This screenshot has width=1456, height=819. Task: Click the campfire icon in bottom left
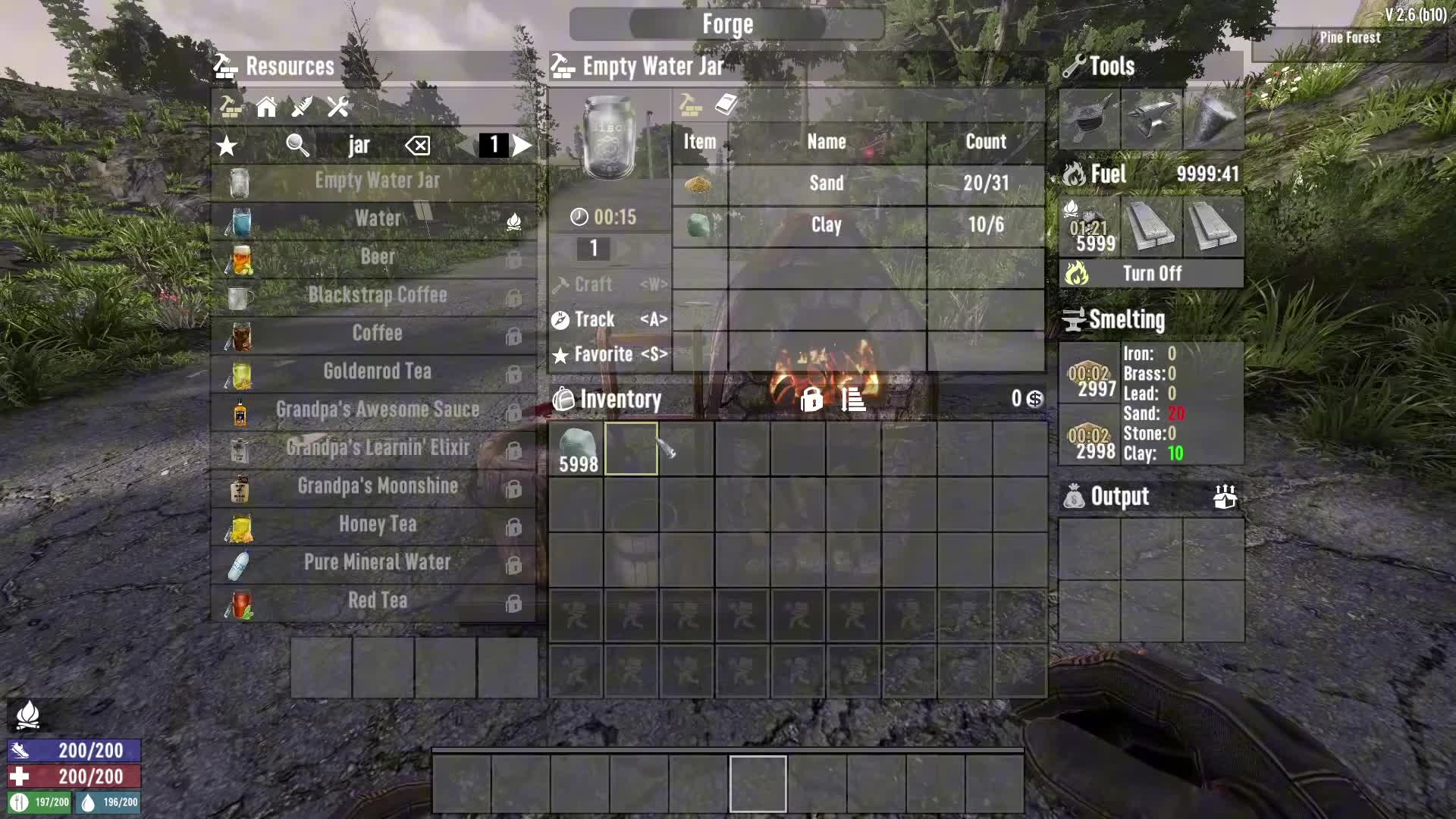click(29, 714)
